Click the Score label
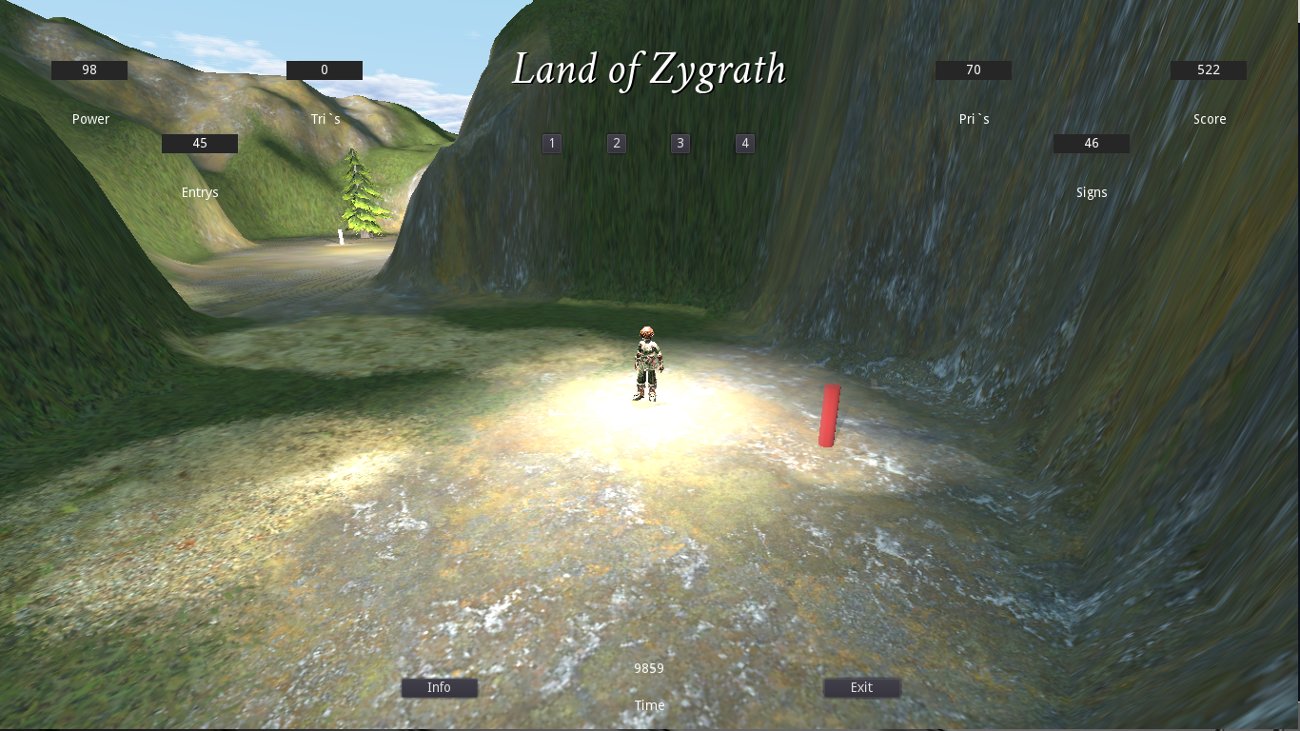 1208,118
